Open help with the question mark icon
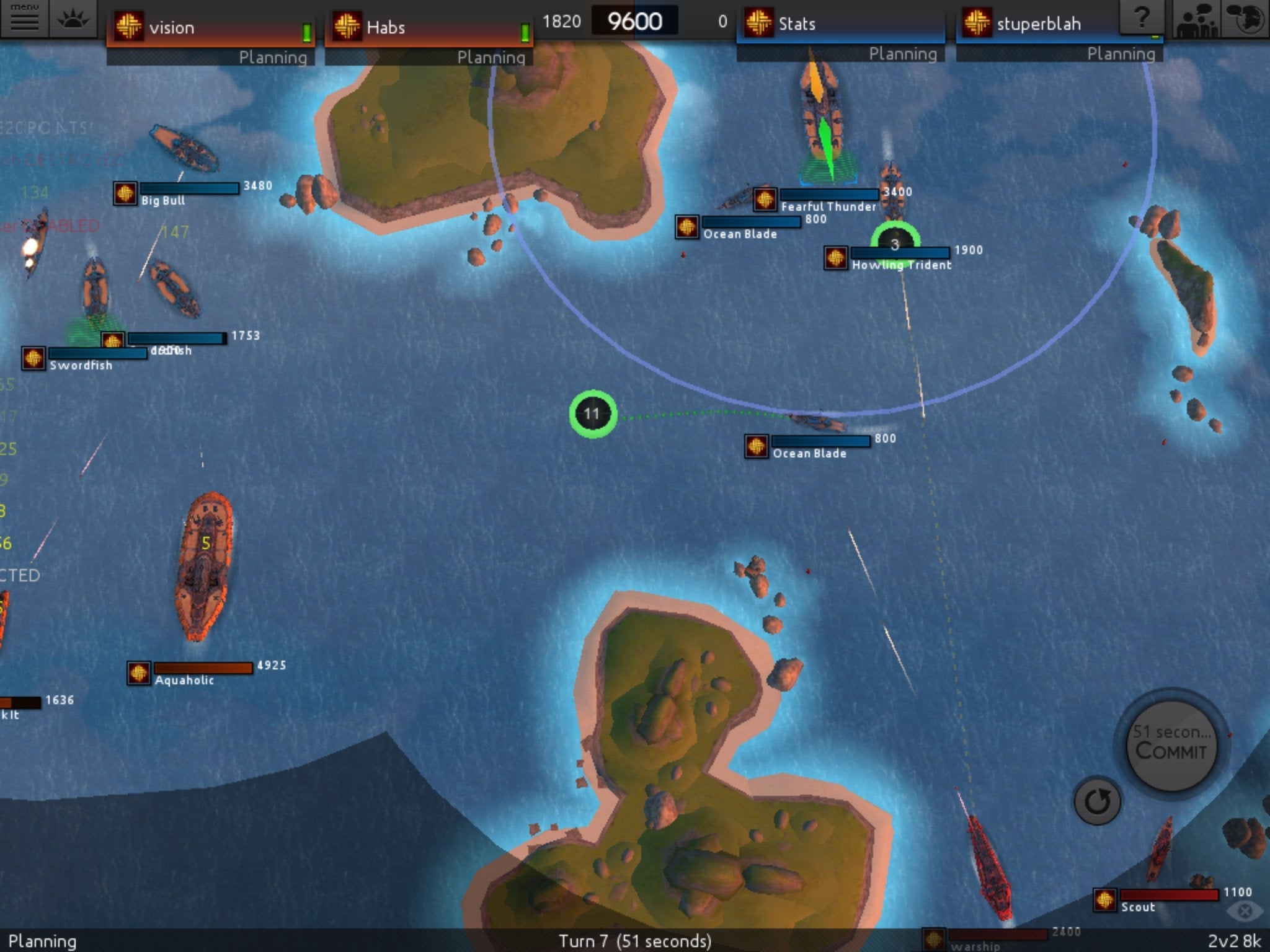The height and width of the screenshot is (952, 1270). coord(1141,15)
